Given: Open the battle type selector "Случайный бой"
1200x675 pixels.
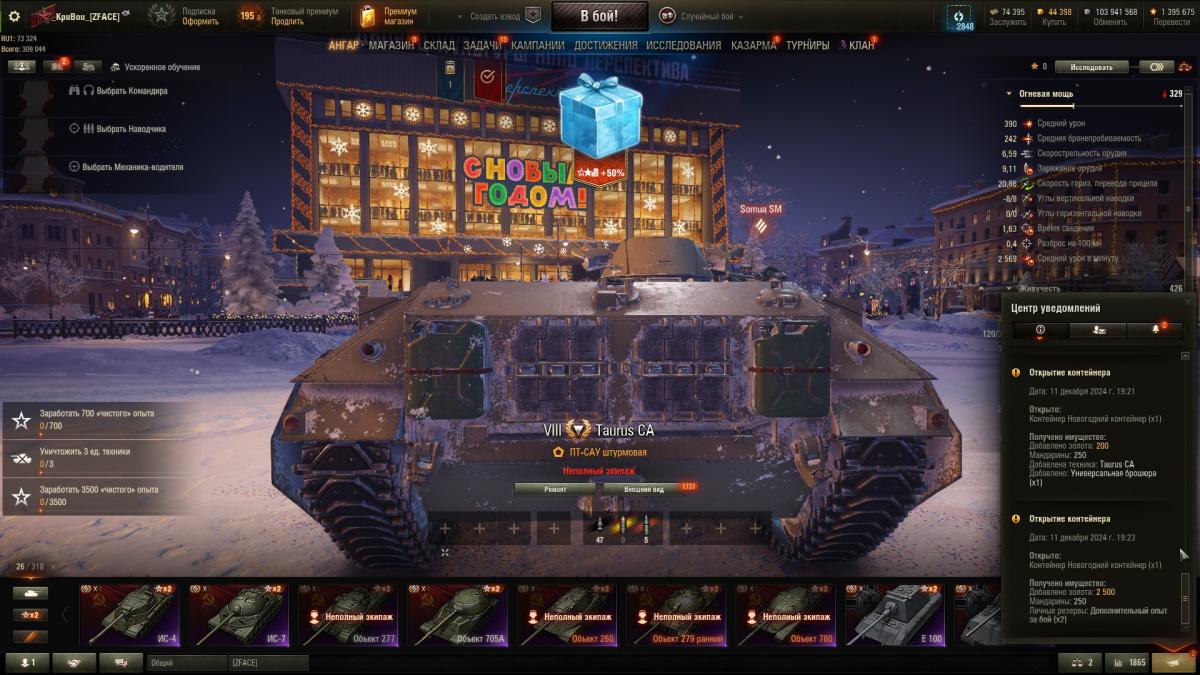Looking at the screenshot, I should pyautogui.click(x=699, y=16).
